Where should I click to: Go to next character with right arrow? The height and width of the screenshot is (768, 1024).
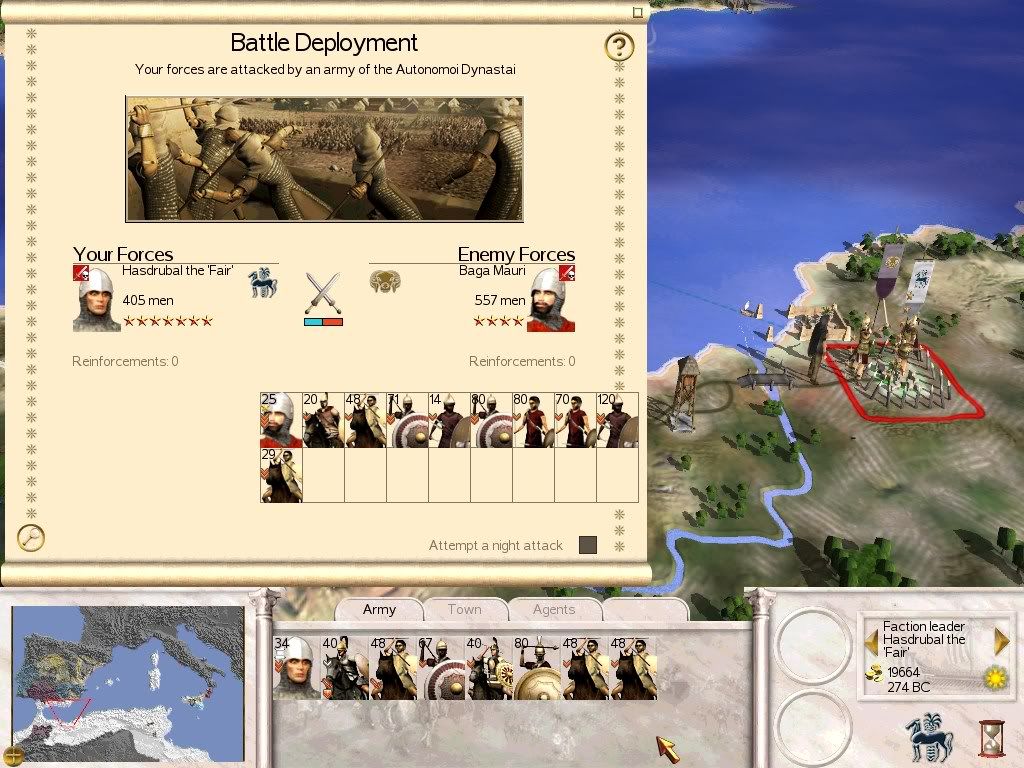(1001, 641)
